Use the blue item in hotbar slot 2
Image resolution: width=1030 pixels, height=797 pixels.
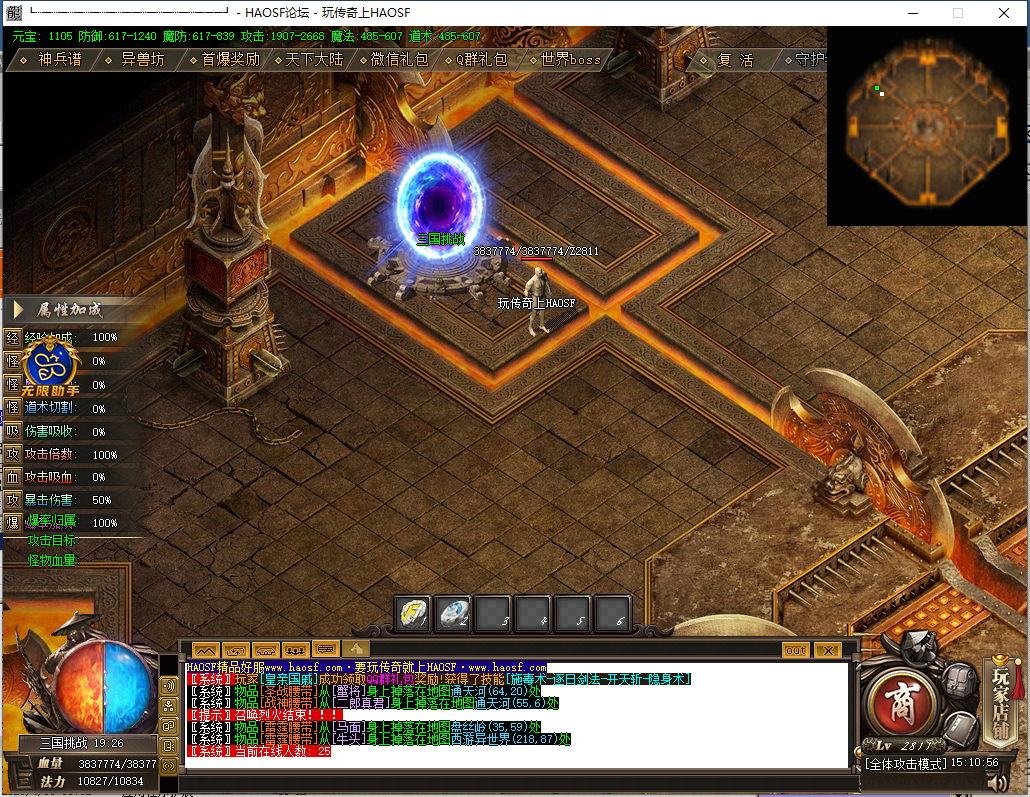pos(453,612)
